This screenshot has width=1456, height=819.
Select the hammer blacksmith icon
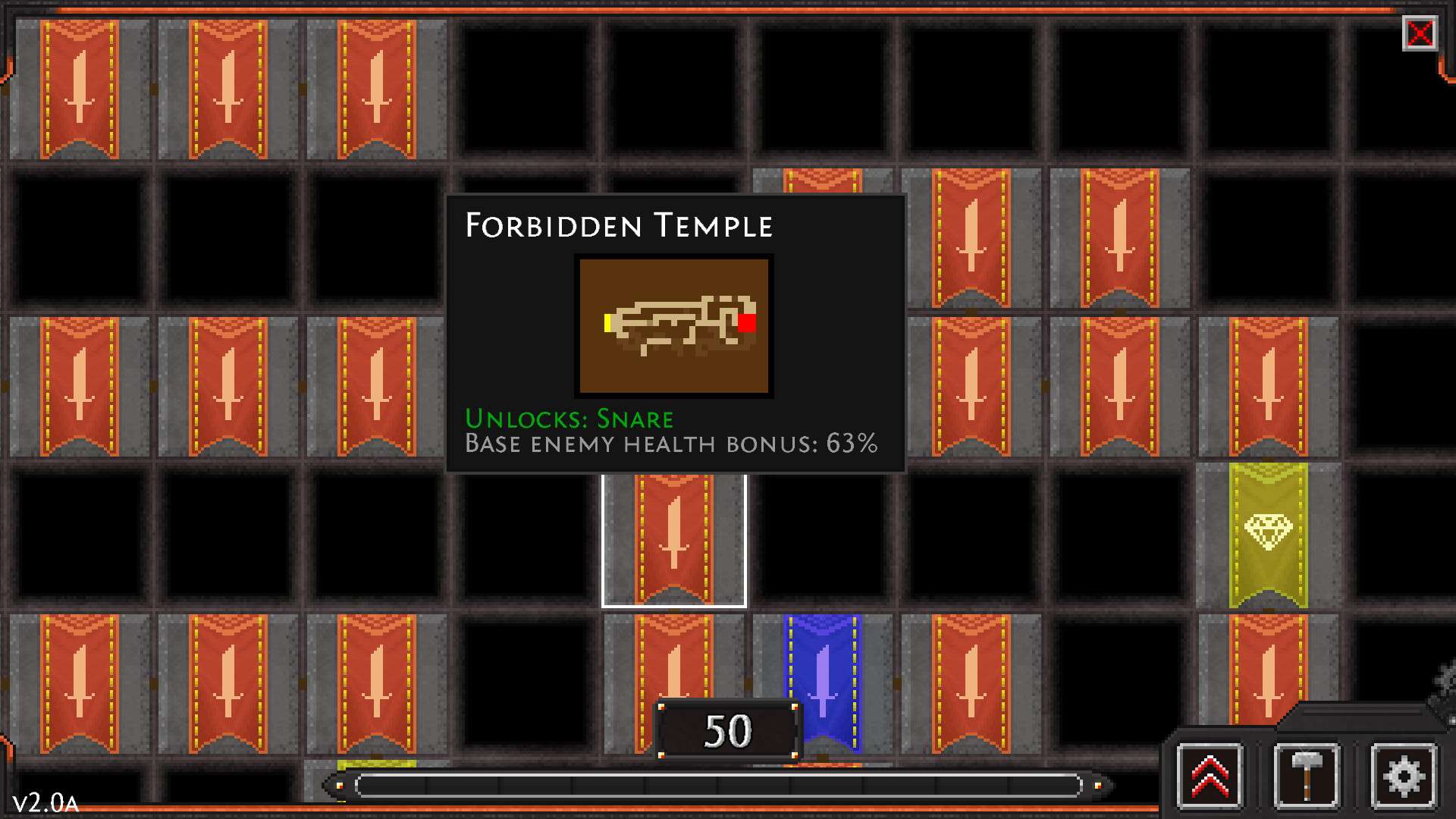pyautogui.click(x=1308, y=777)
